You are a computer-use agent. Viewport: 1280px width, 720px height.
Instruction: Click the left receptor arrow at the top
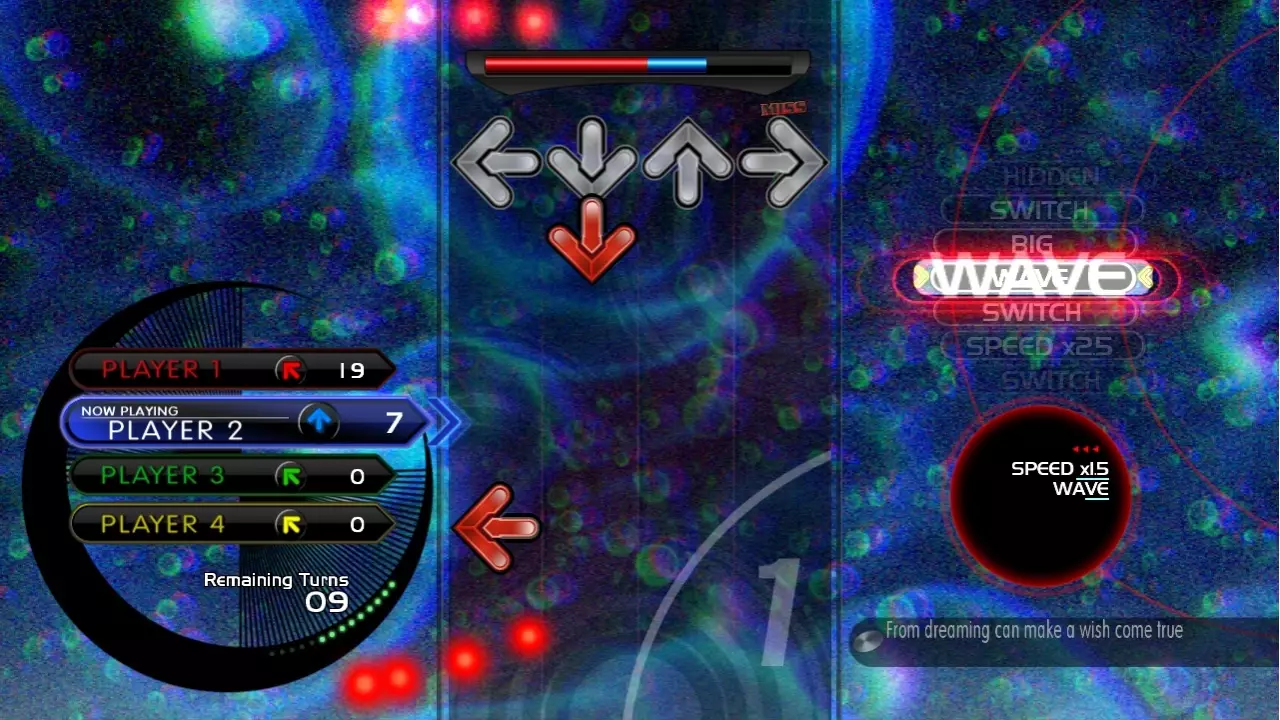click(496, 161)
